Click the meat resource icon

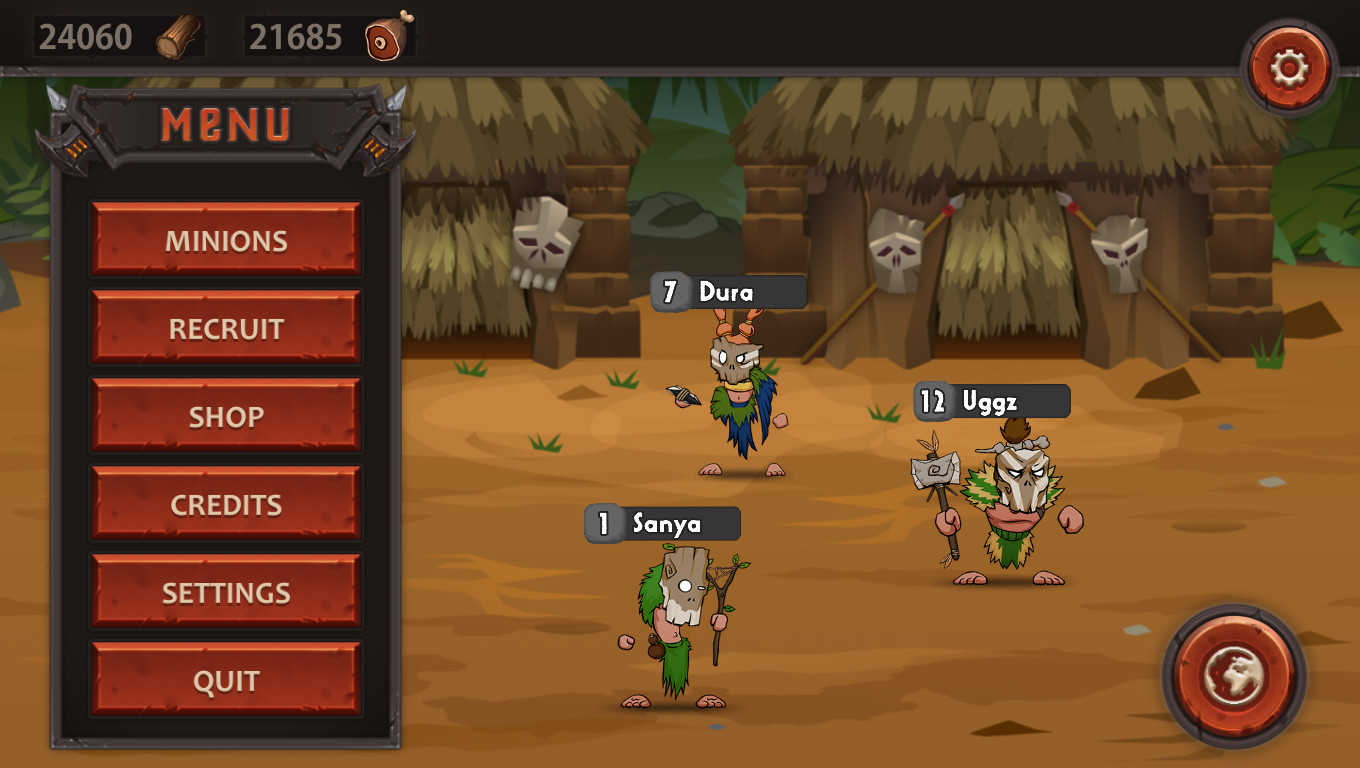[388, 36]
